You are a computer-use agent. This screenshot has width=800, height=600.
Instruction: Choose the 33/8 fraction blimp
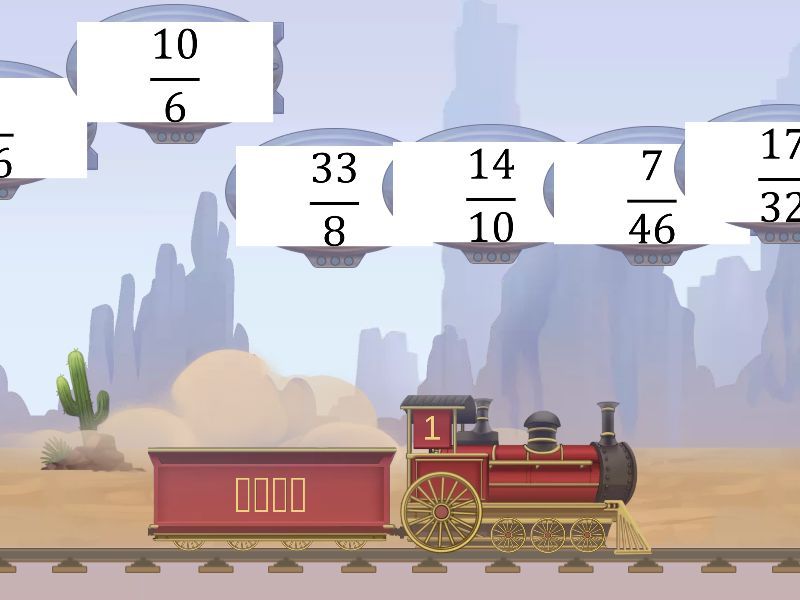(x=334, y=198)
